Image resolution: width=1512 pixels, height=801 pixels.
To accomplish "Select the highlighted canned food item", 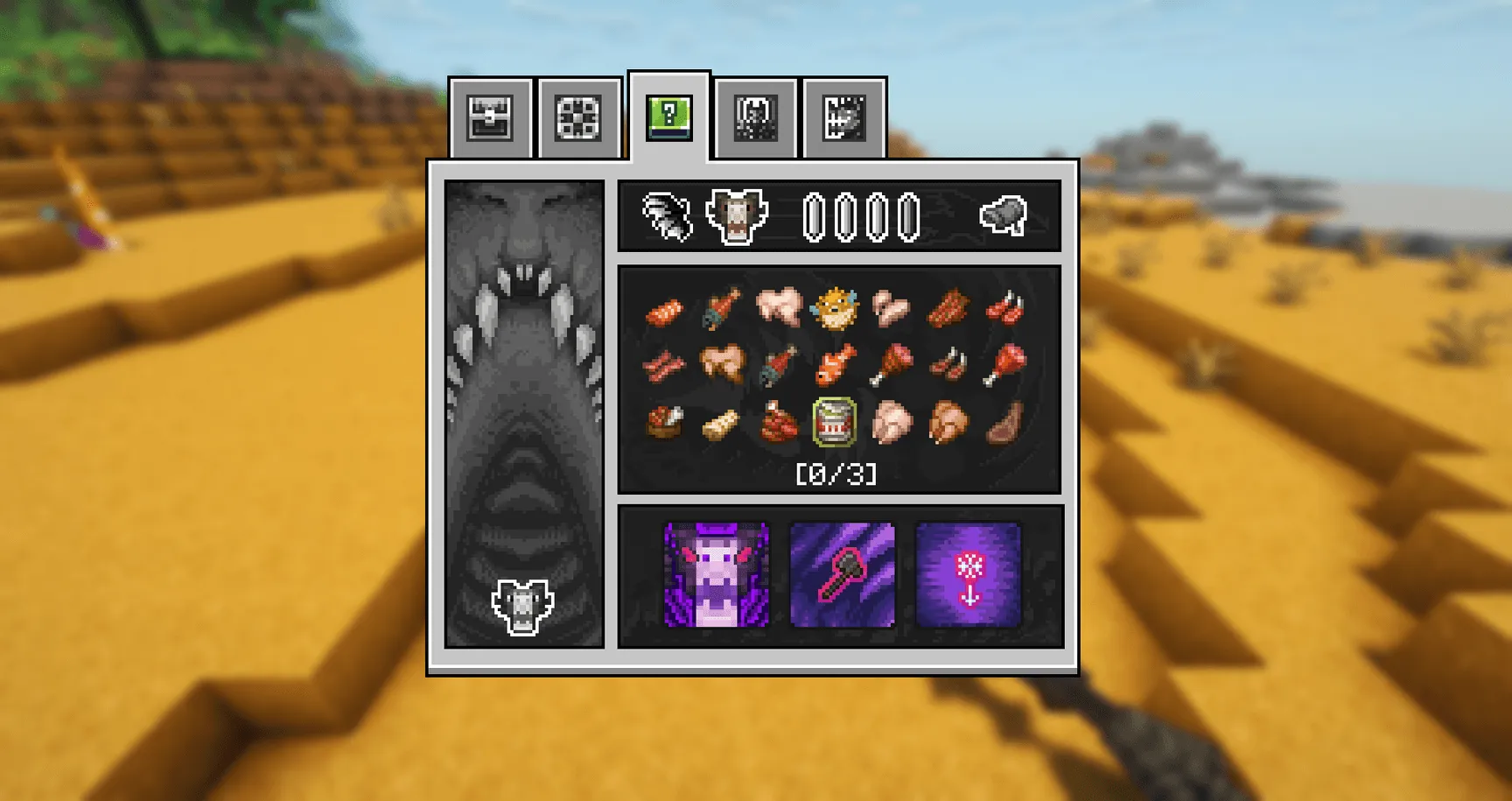I will click(x=834, y=422).
